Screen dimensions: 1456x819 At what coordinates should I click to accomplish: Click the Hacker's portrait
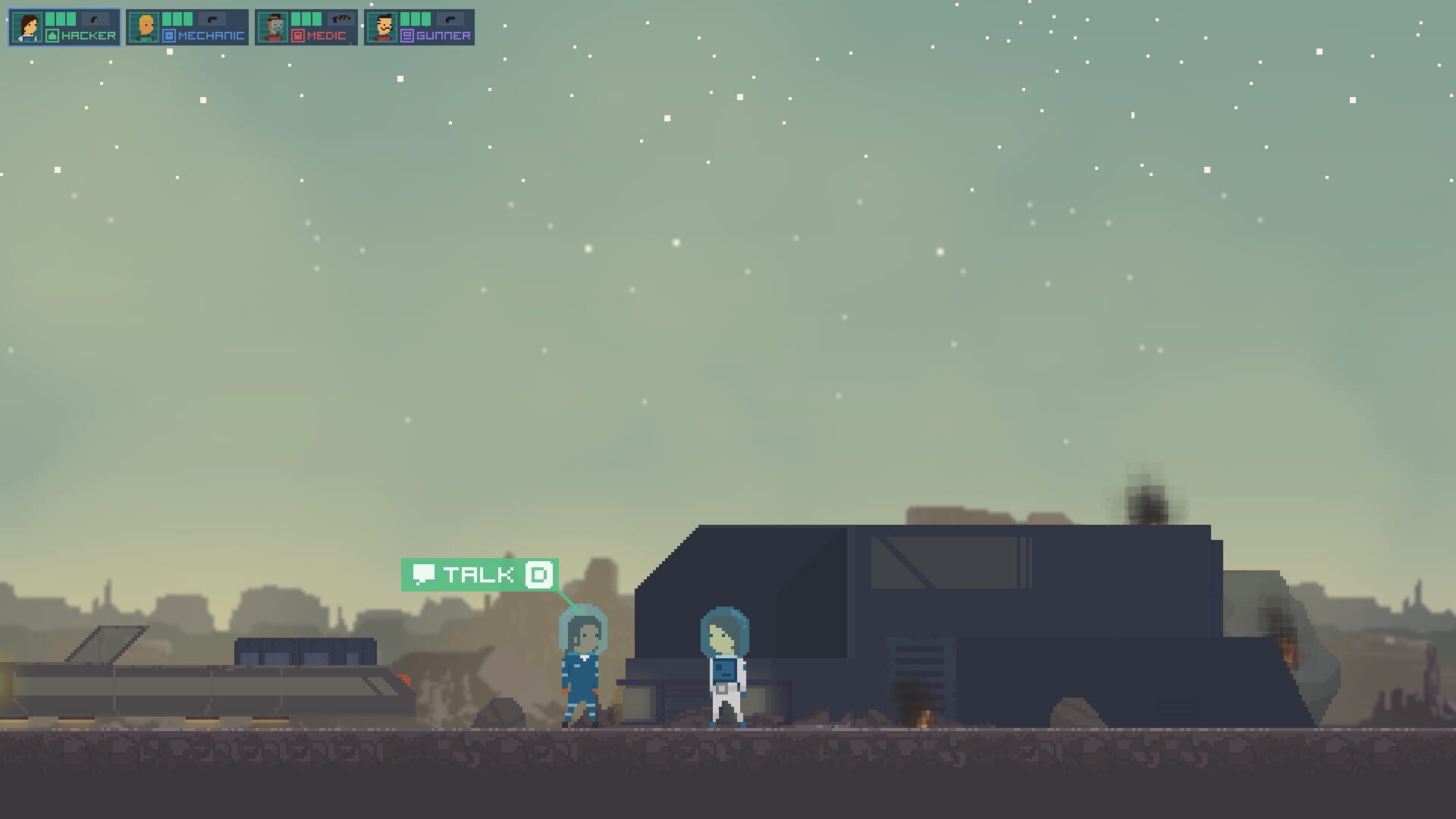[28, 27]
